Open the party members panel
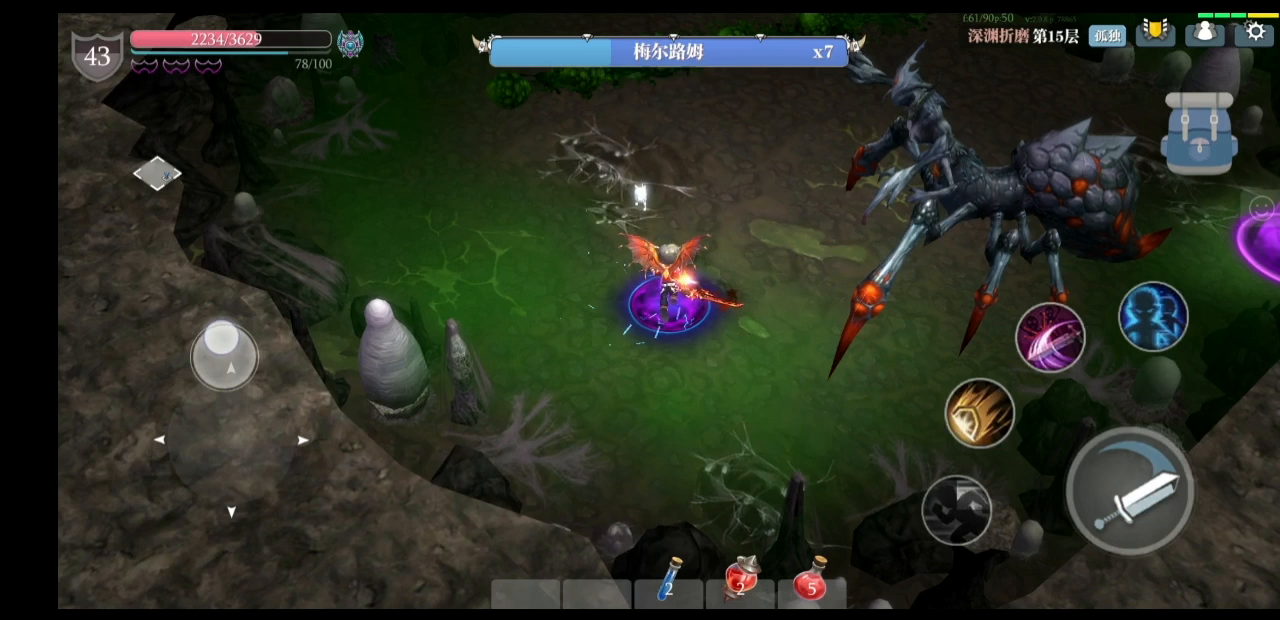This screenshot has height=620, width=1280. [1205, 33]
